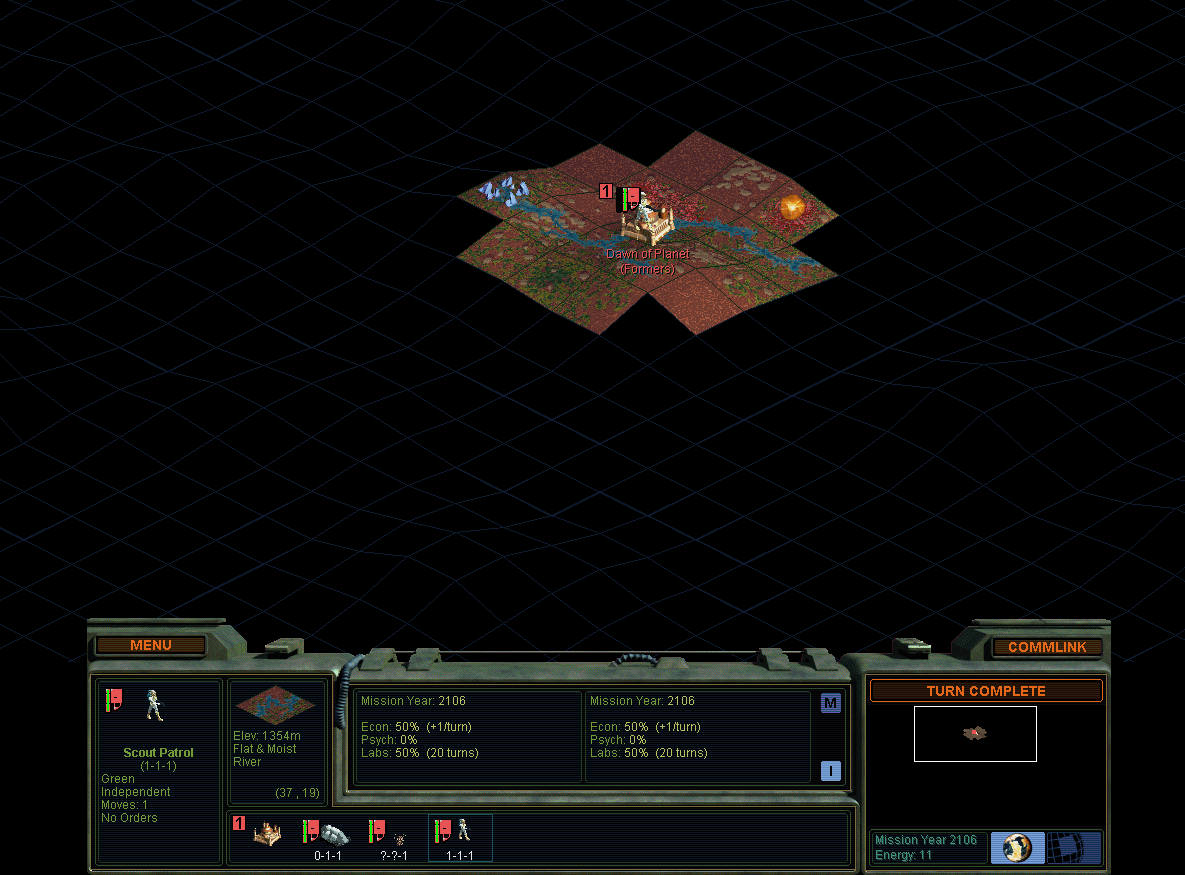1185x875 pixels.
Task: Click the blue I button
Action: pos(830,771)
